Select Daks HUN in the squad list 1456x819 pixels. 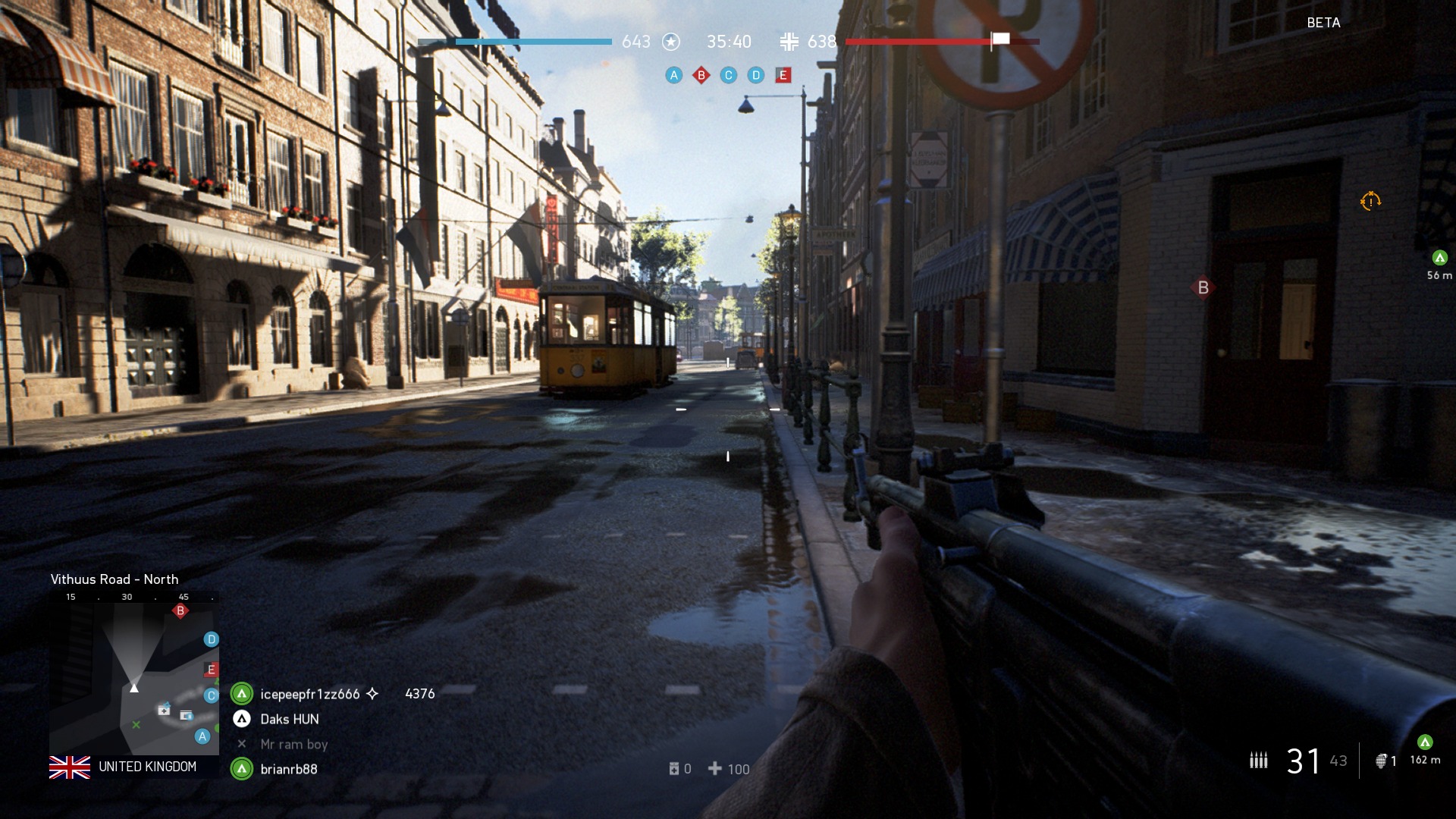[289, 719]
